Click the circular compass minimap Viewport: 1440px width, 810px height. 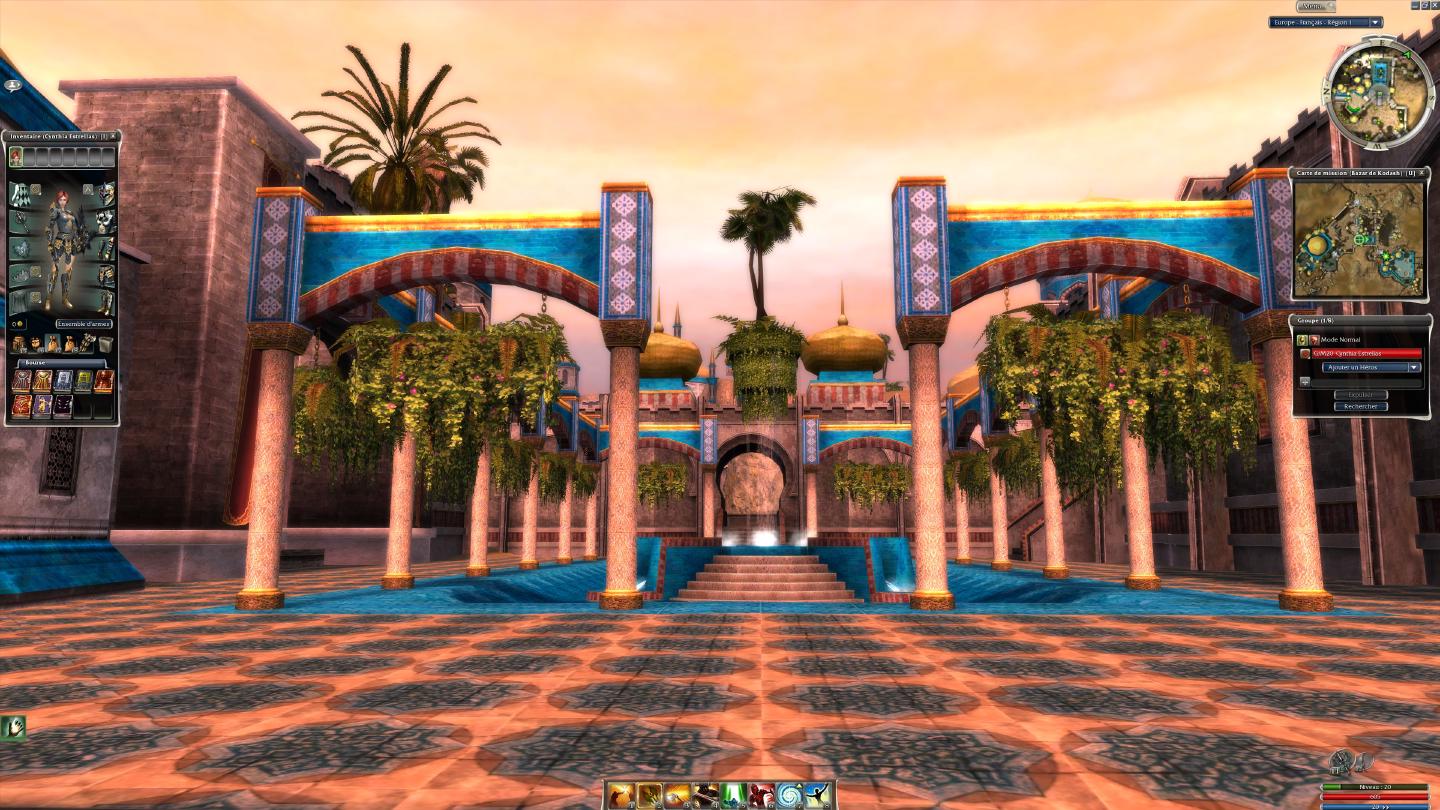(x=1378, y=94)
